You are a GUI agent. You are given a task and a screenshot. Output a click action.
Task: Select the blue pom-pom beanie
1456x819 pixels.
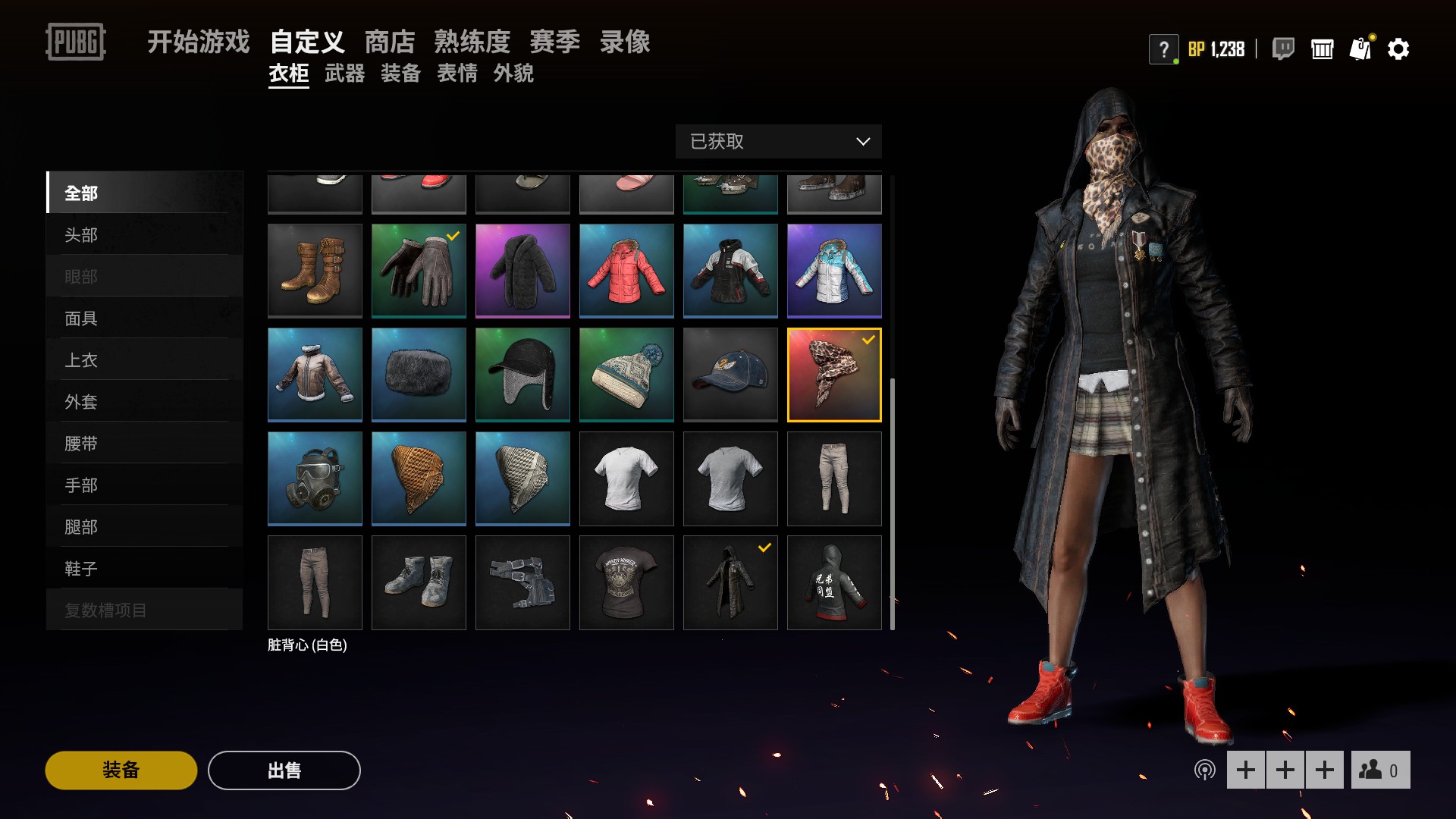click(626, 375)
